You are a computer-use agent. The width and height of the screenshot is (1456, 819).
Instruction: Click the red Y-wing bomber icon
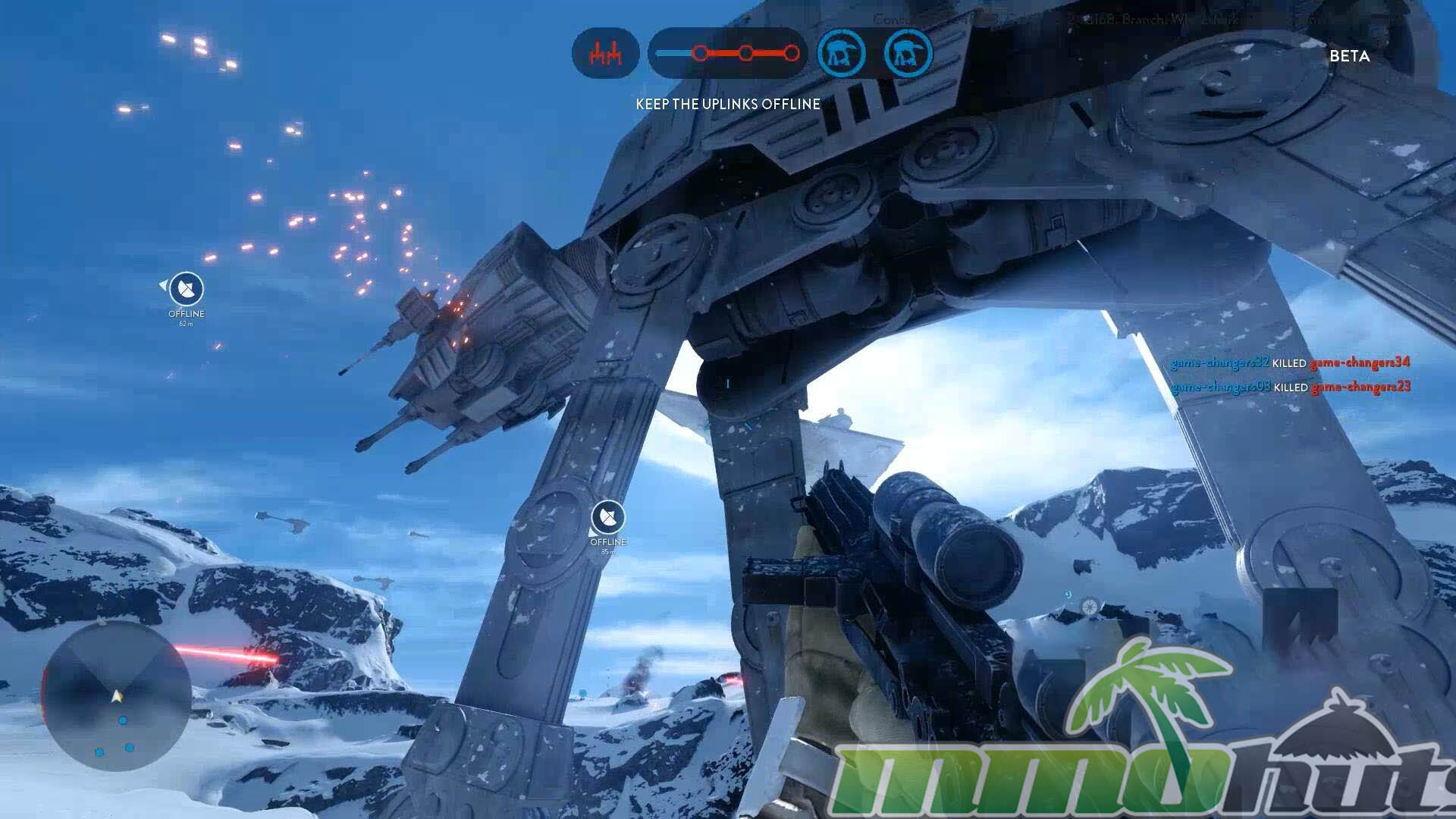tap(605, 54)
